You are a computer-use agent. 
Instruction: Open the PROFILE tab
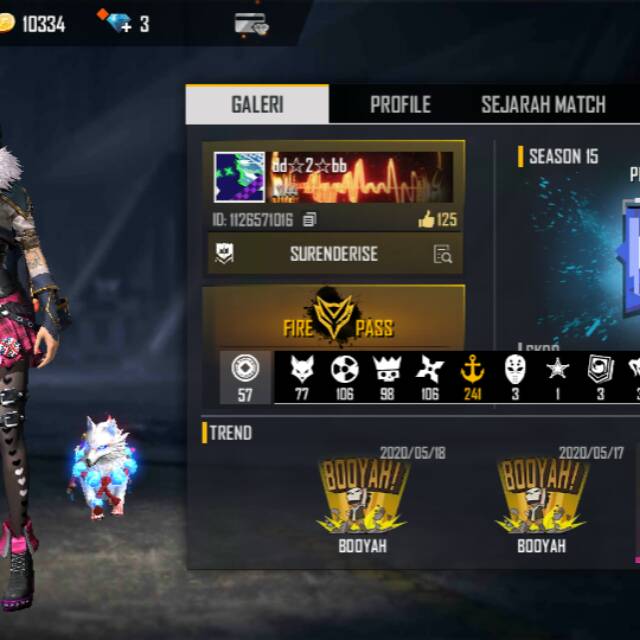click(x=400, y=104)
